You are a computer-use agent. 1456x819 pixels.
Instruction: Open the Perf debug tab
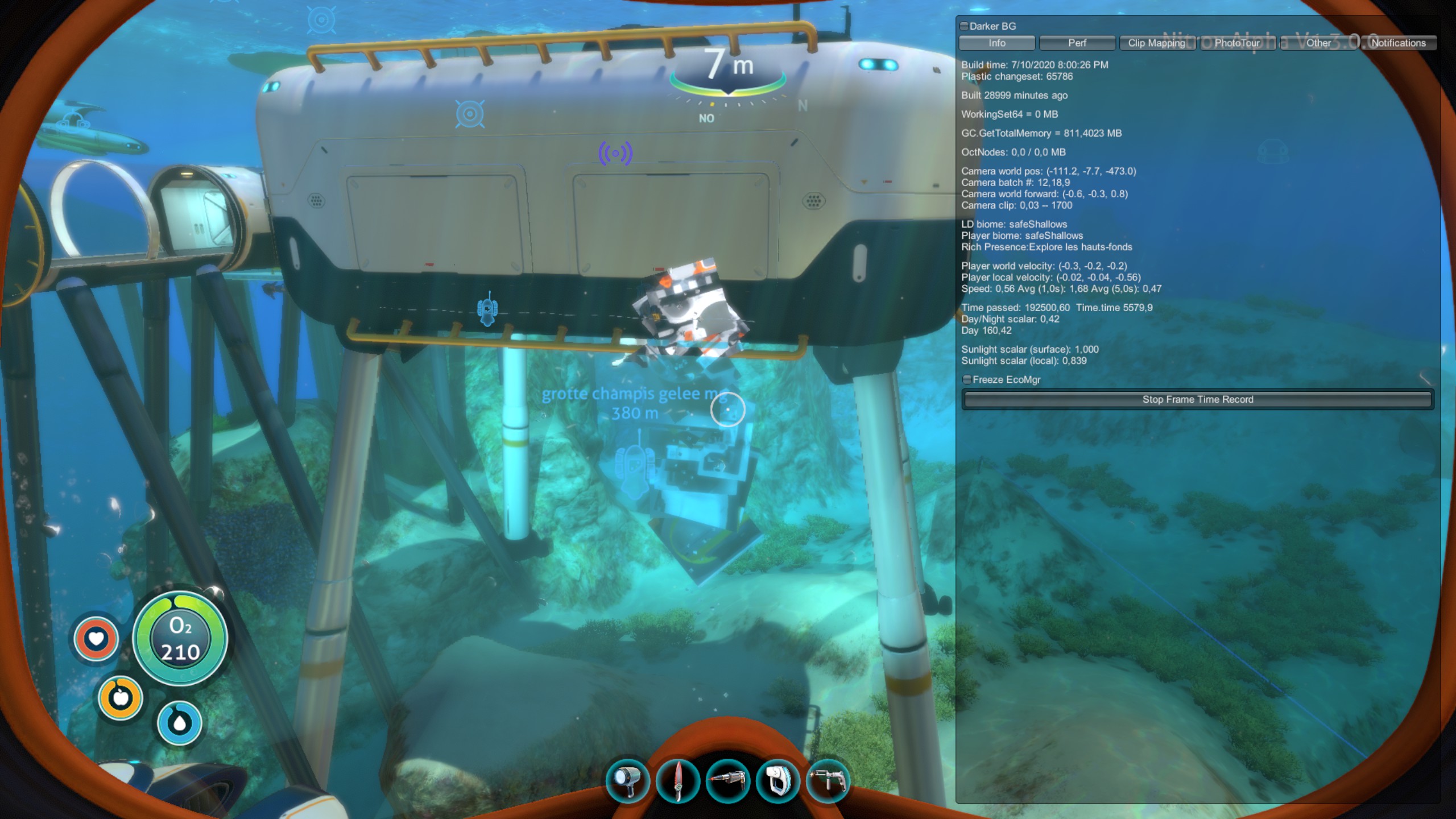[x=1077, y=43]
